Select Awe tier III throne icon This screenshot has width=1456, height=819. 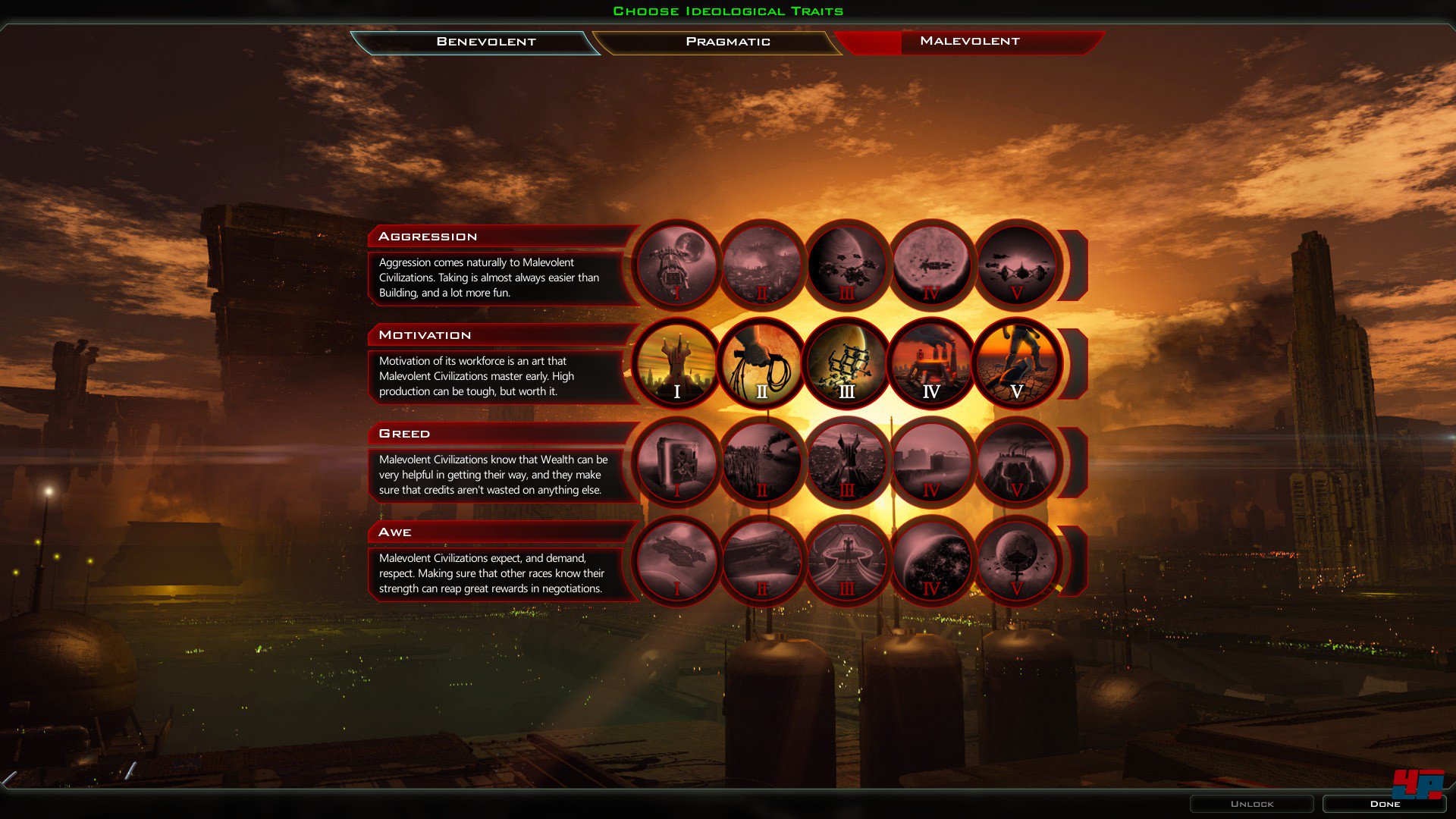[x=847, y=560]
